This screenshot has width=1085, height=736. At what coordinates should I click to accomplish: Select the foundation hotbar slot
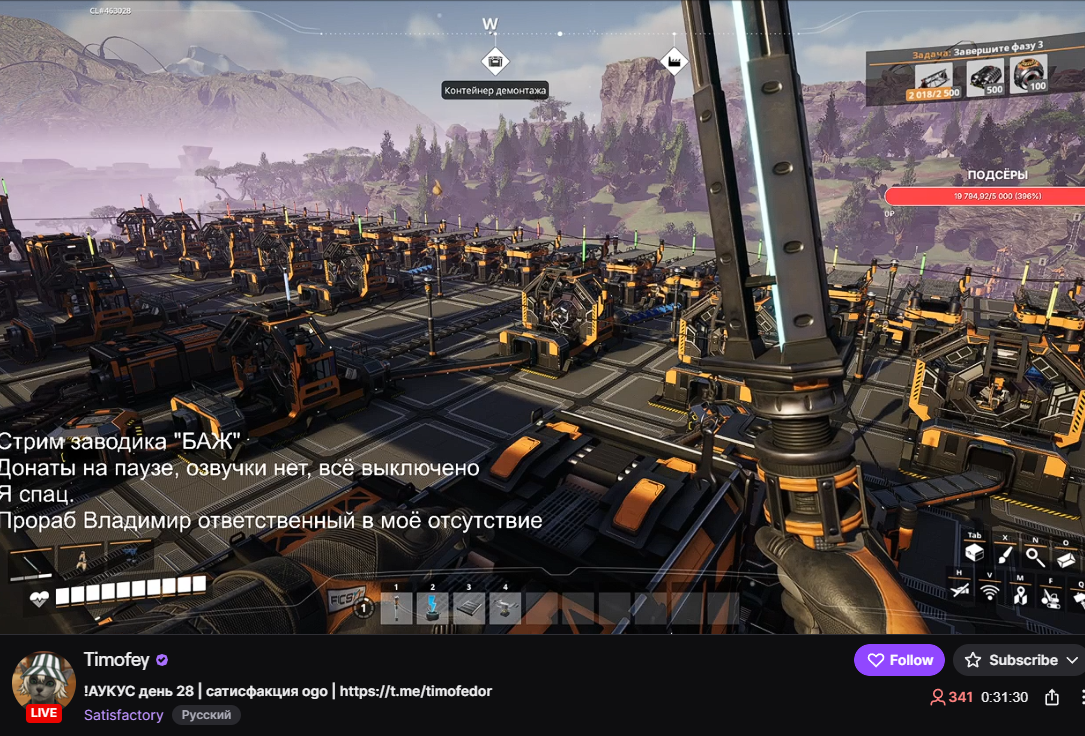(x=469, y=608)
